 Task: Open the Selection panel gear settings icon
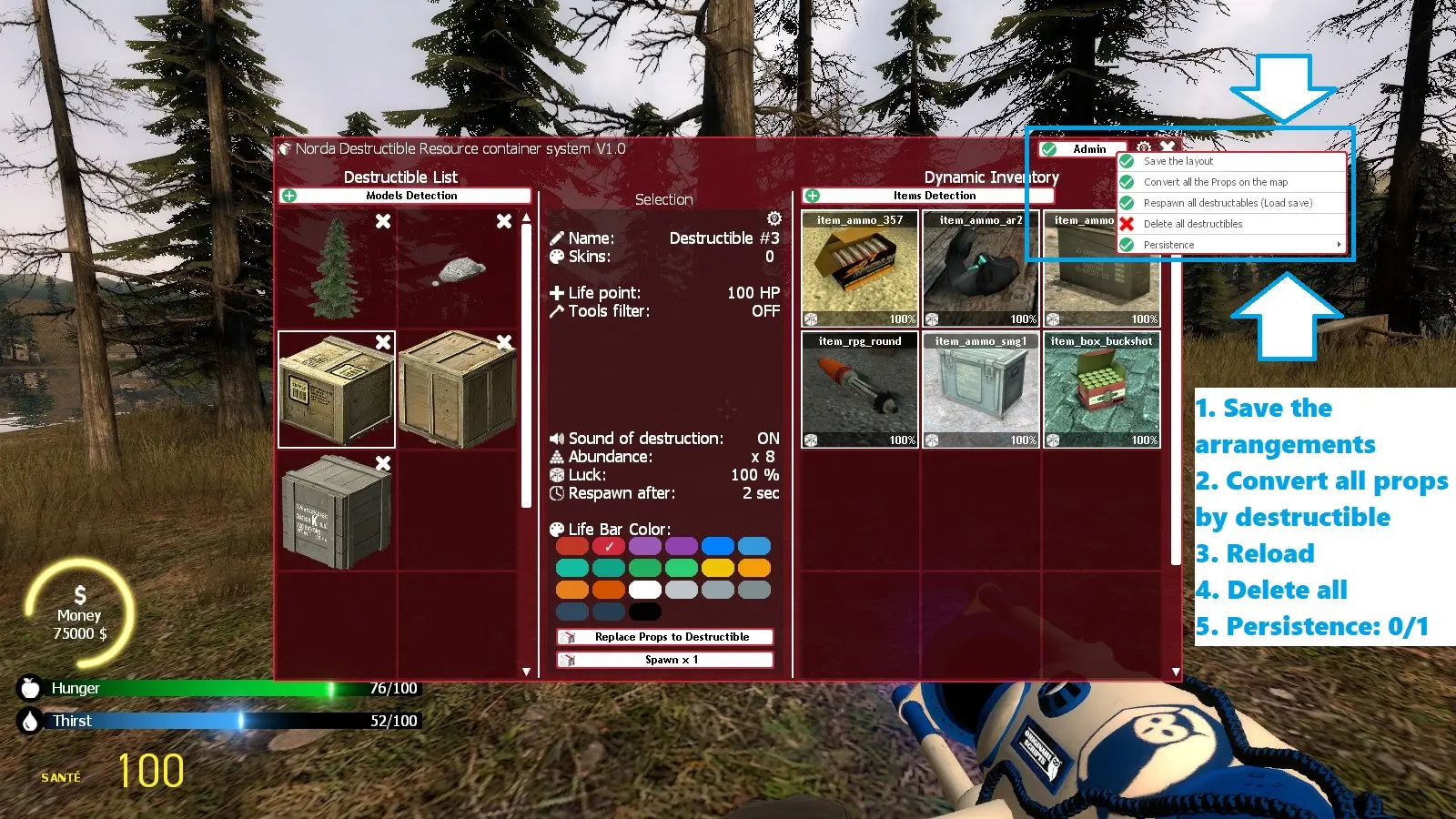(773, 218)
